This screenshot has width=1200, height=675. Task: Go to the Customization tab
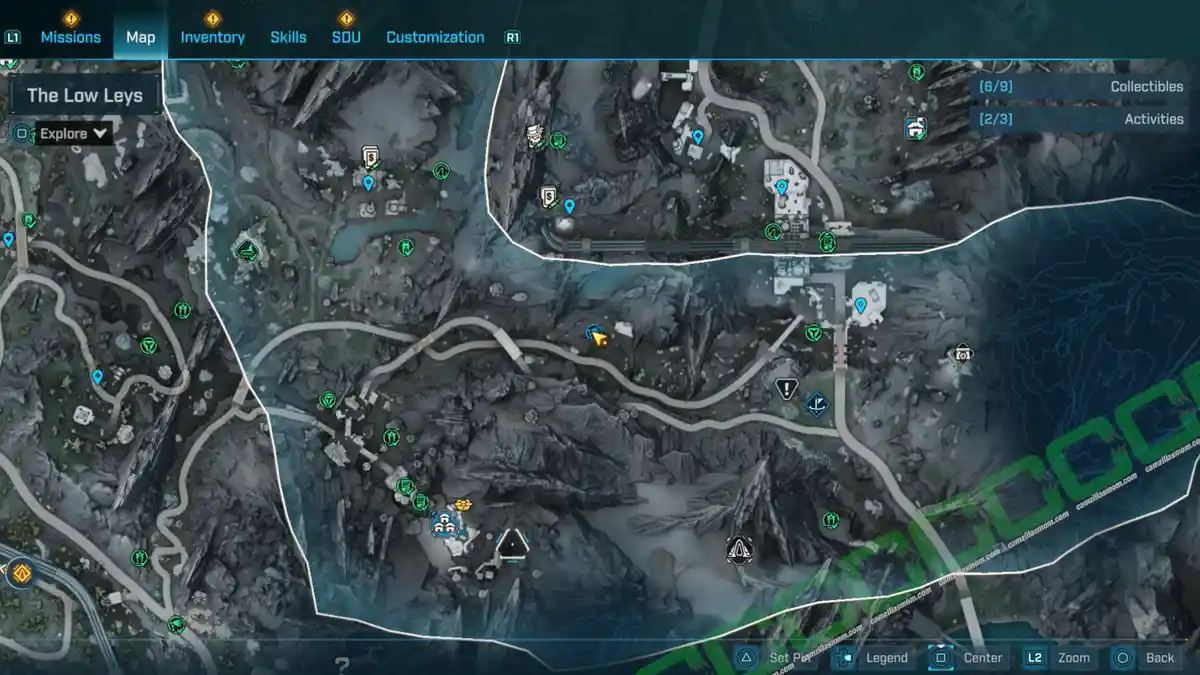(x=435, y=37)
